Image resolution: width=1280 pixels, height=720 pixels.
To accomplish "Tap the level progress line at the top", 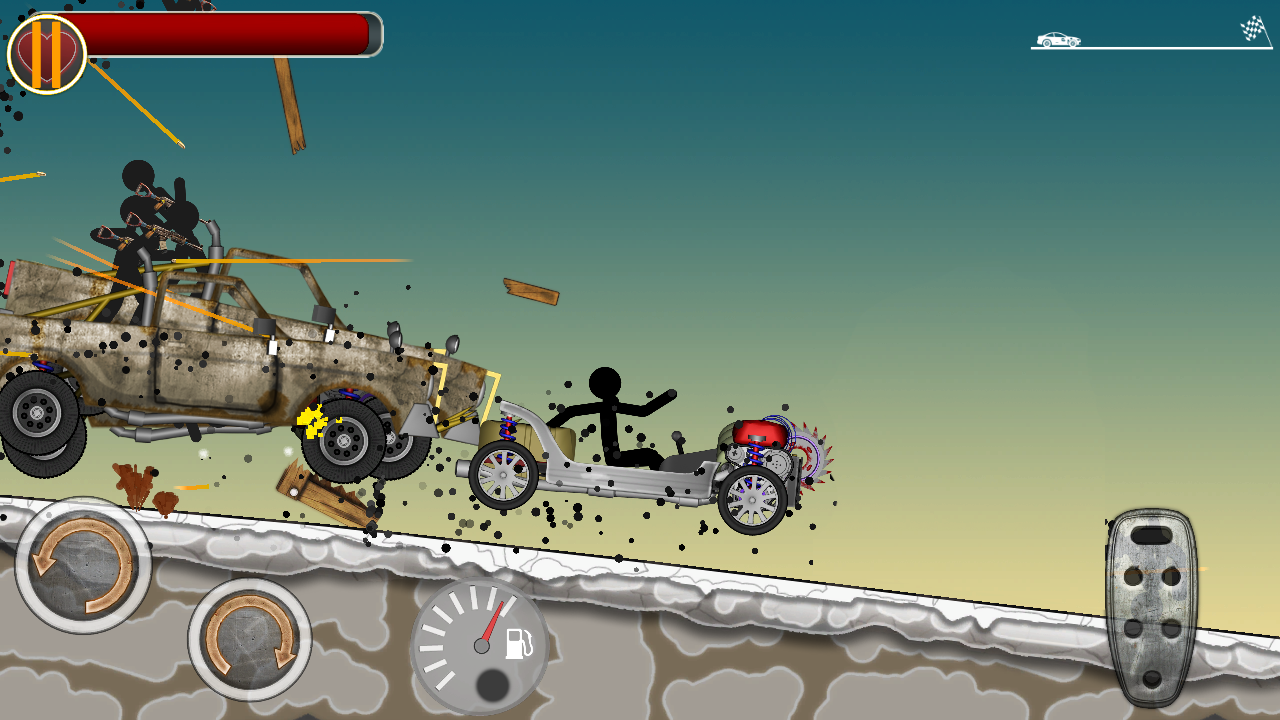I will [1150, 48].
